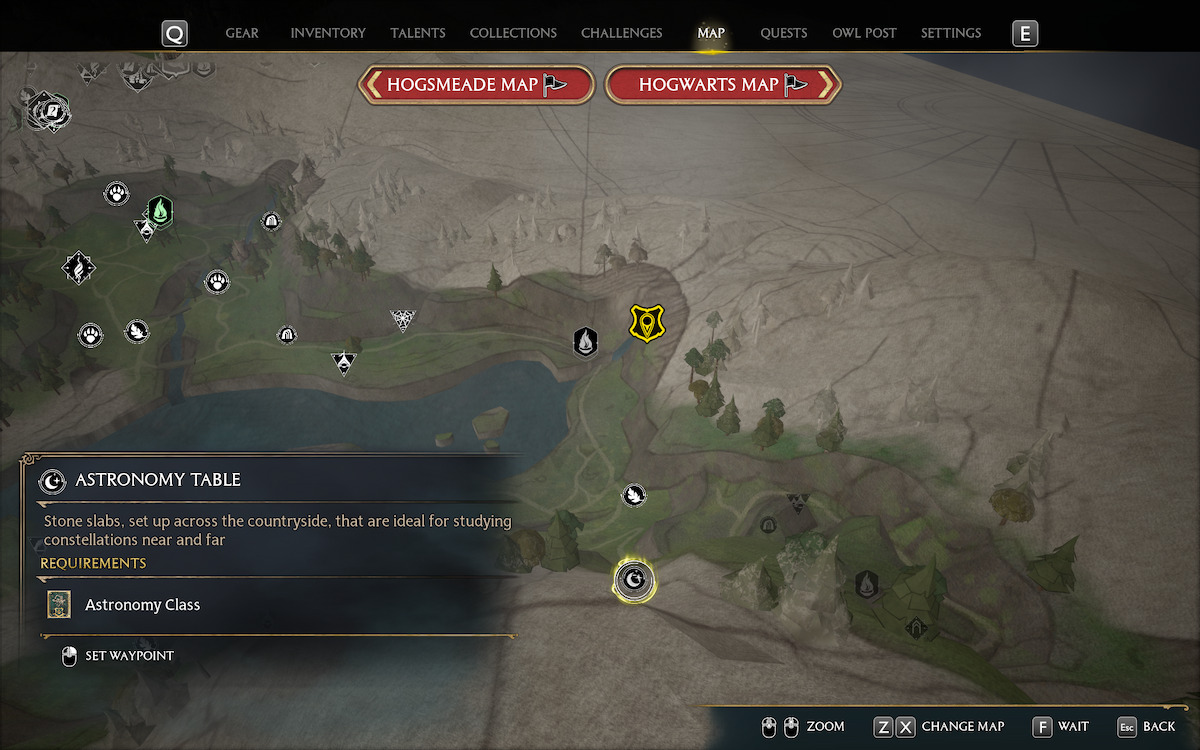The image size is (1200, 750).
Task: Open the Settings tab
Action: [951, 33]
